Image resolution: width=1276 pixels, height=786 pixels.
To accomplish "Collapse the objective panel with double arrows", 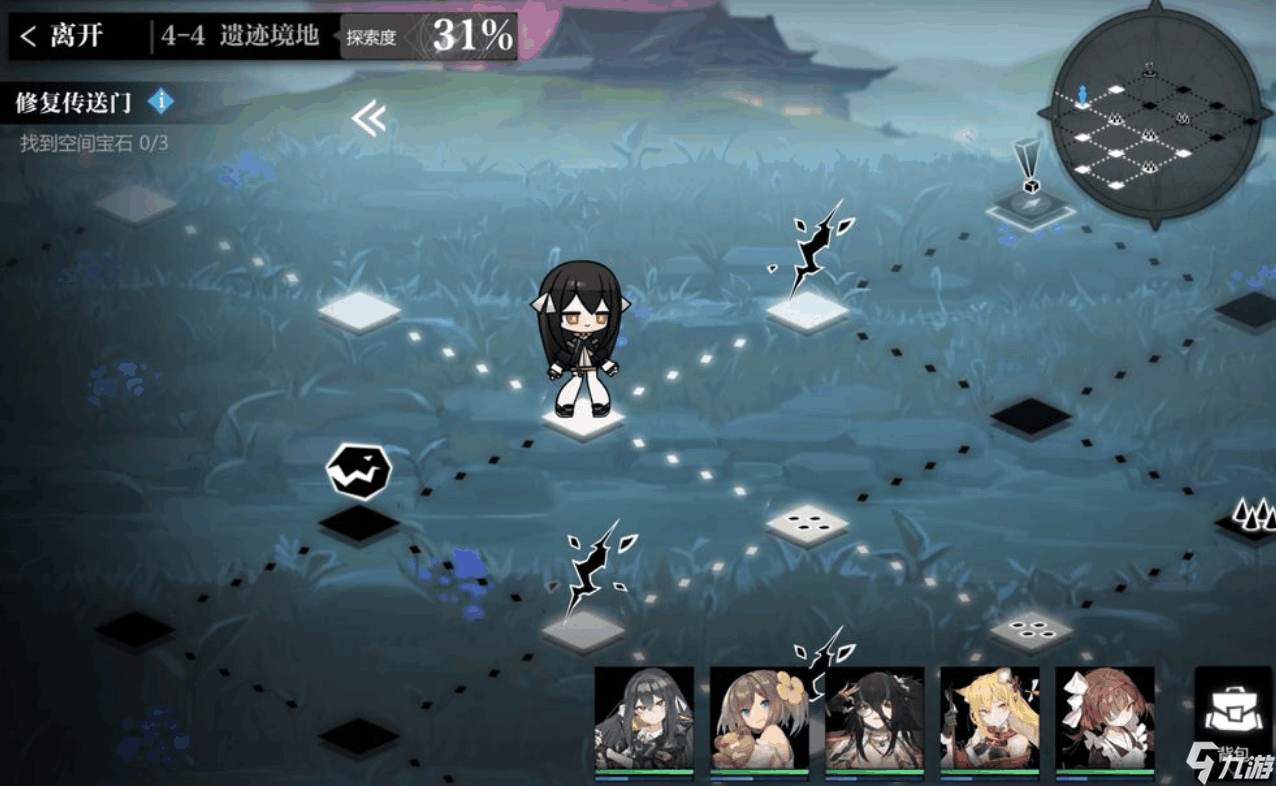I will pyautogui.click(x=368, y=120).
